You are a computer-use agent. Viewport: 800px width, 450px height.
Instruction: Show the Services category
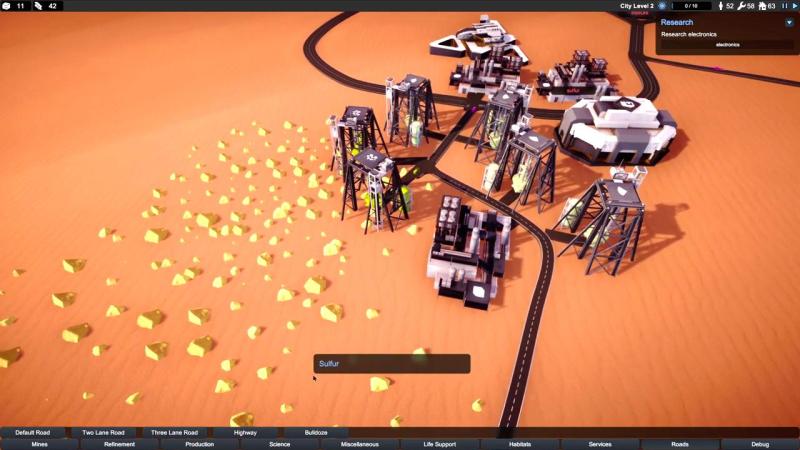click(600, 444)
